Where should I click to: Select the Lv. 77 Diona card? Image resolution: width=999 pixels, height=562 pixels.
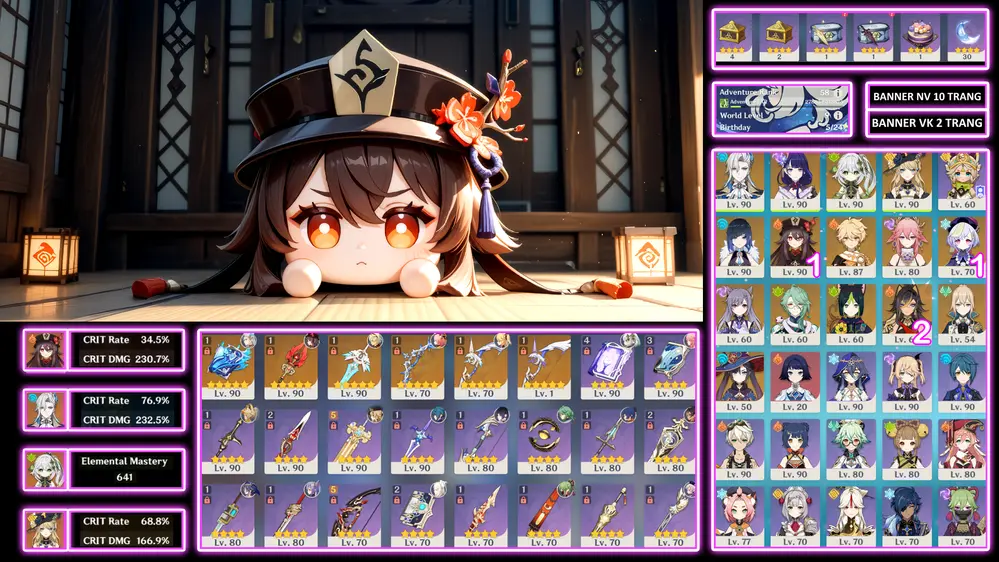tap(739, 514)
